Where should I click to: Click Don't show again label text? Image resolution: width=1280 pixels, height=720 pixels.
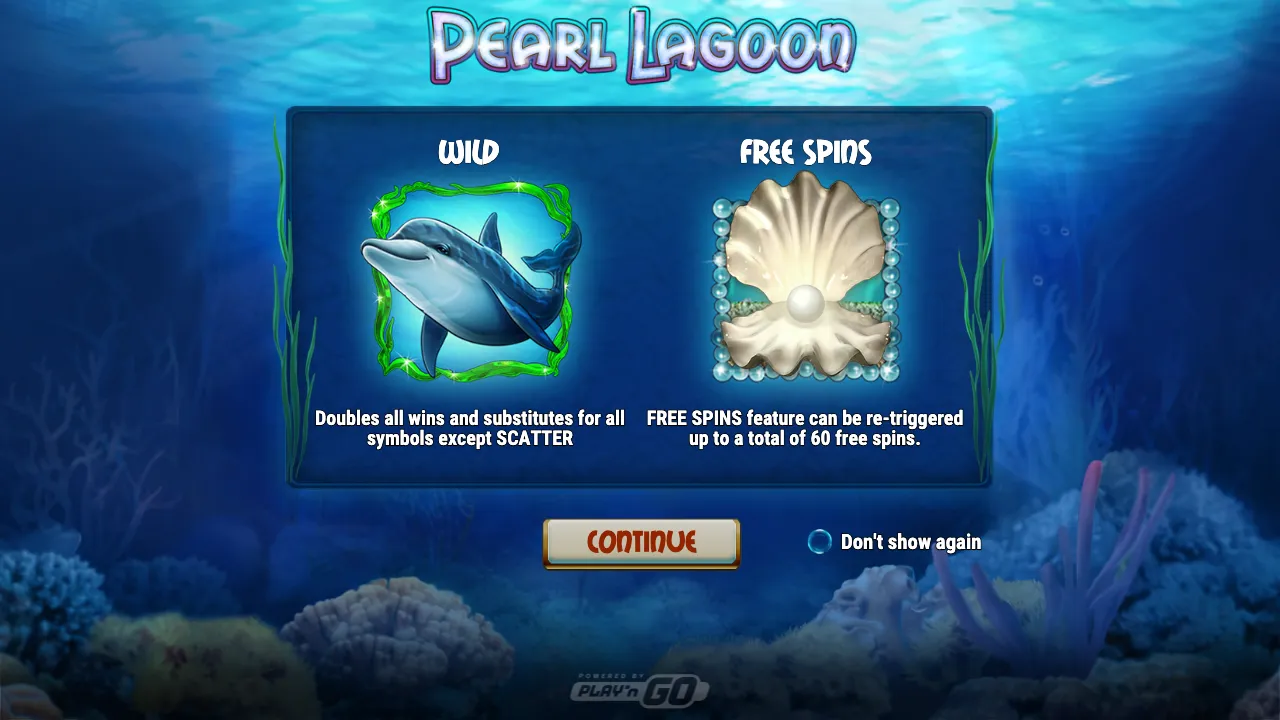click(x=912, y=542)
